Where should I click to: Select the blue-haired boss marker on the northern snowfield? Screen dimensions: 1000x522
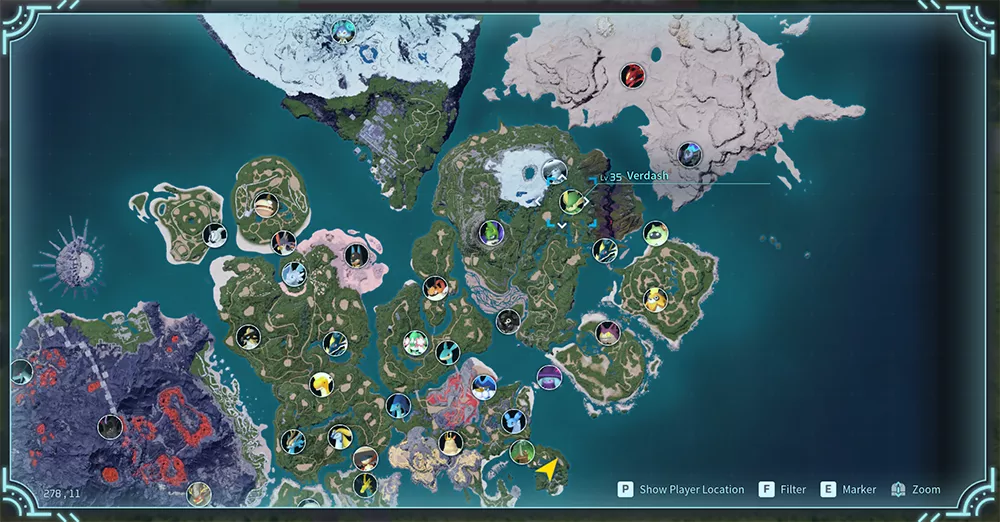click(344, 31)
